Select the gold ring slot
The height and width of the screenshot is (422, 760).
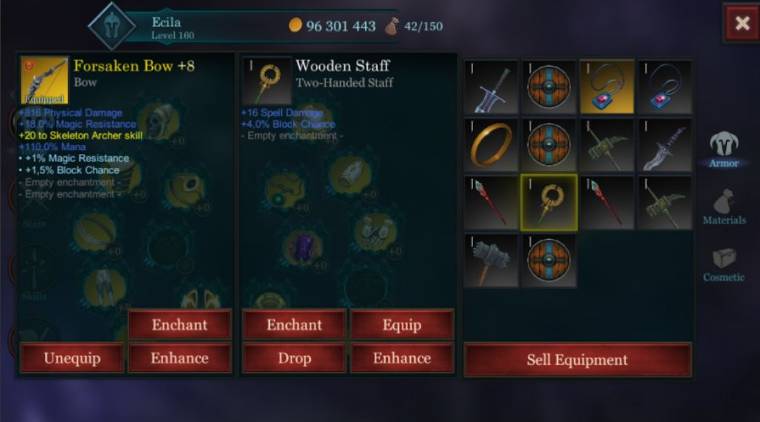(x=492, y=145)
